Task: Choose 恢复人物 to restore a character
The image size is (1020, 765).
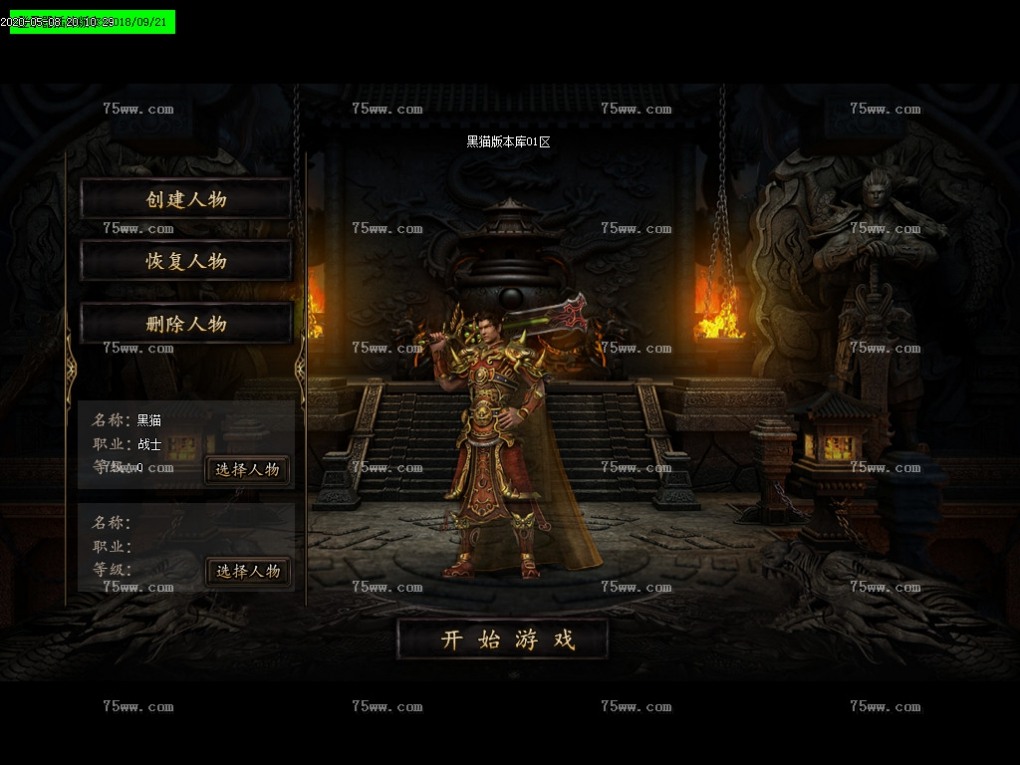Action: tap(186, 261)
